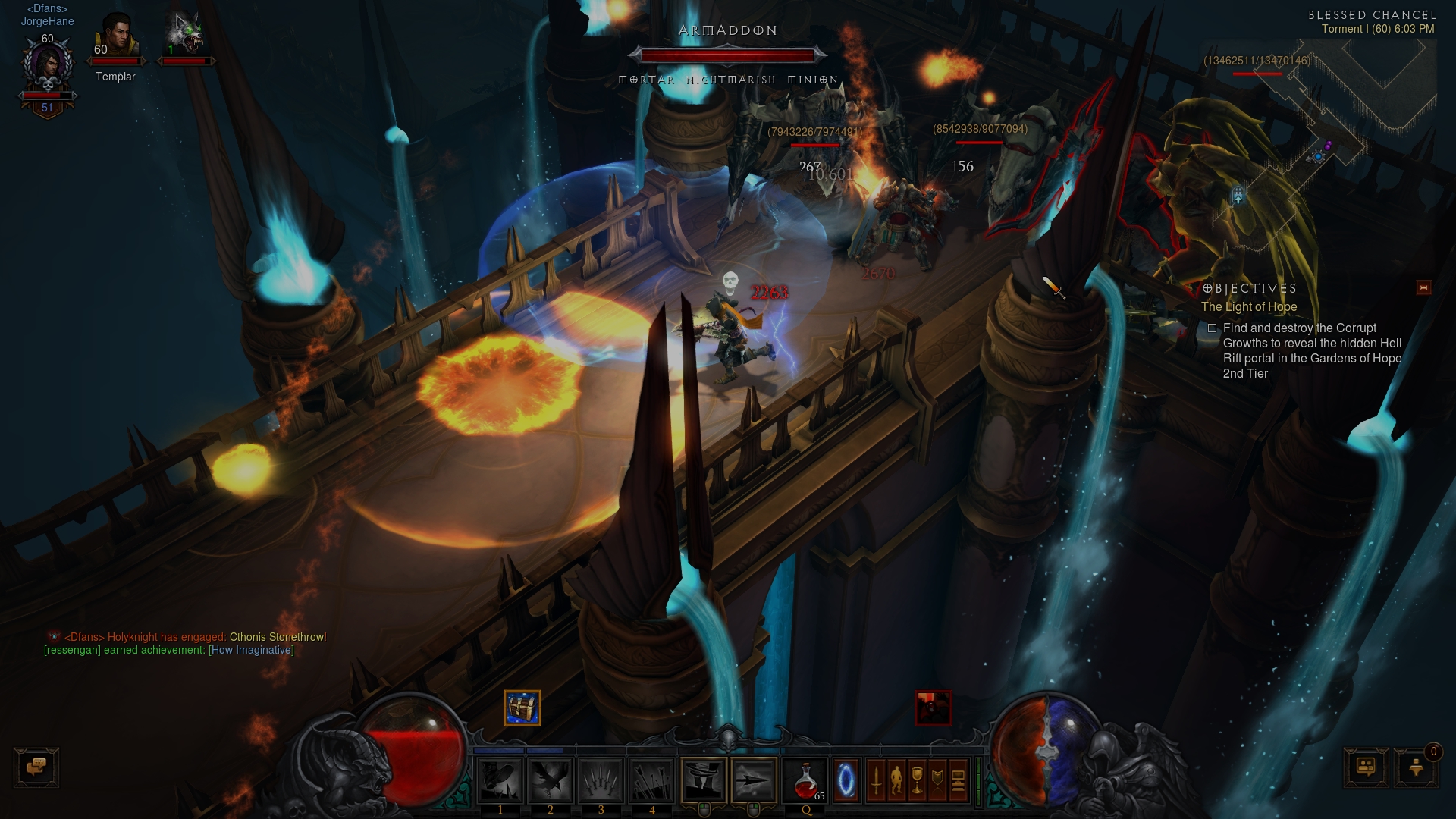This screenshot has height=819, width=1456.
Task: Open the Achievements chalice icon
Action: click(x=917, y=780)
